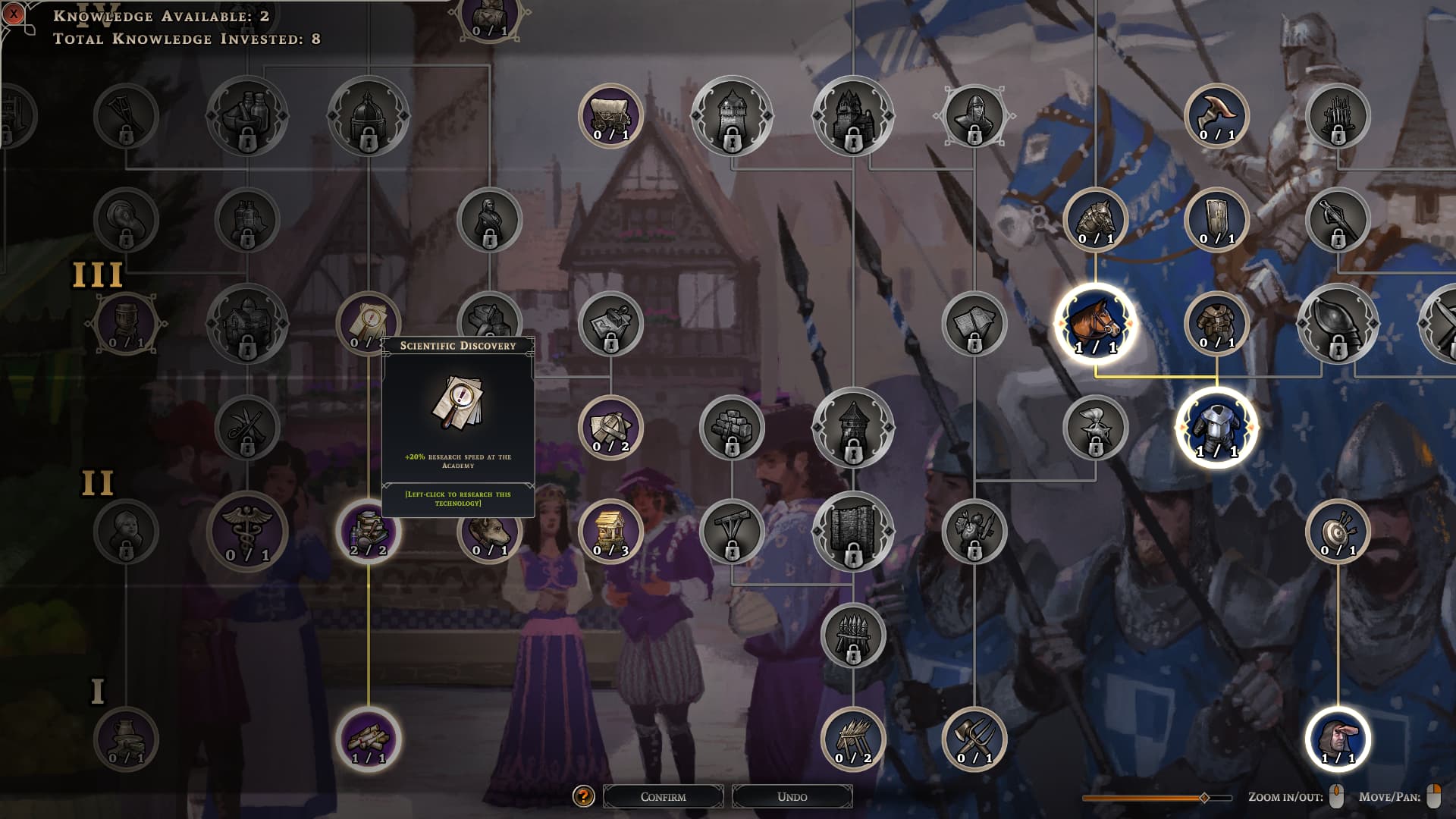Select the stacked books technology node
Screen dimensions: 1456x819
369,531
